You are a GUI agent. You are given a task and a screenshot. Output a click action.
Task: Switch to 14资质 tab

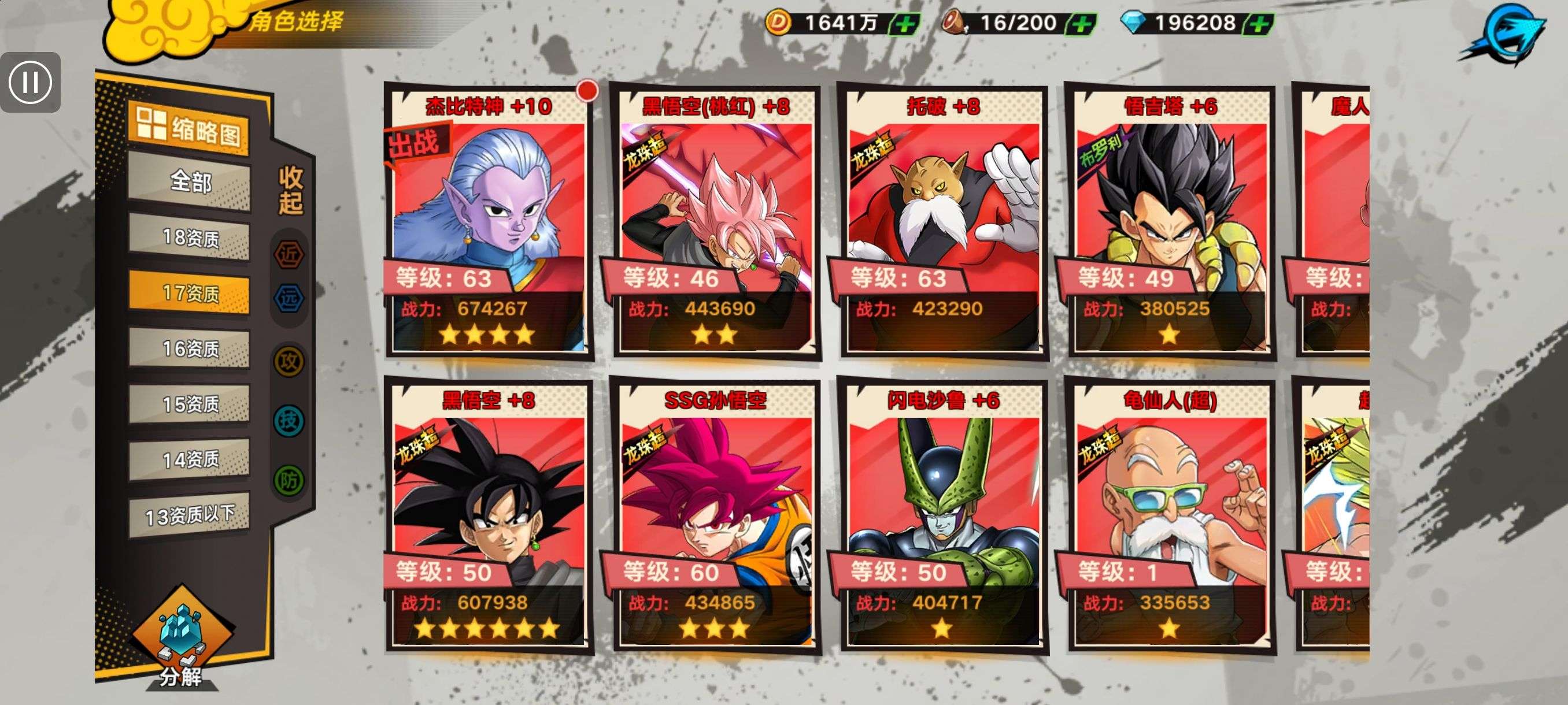pyautogui.click(x=190, y=459)
